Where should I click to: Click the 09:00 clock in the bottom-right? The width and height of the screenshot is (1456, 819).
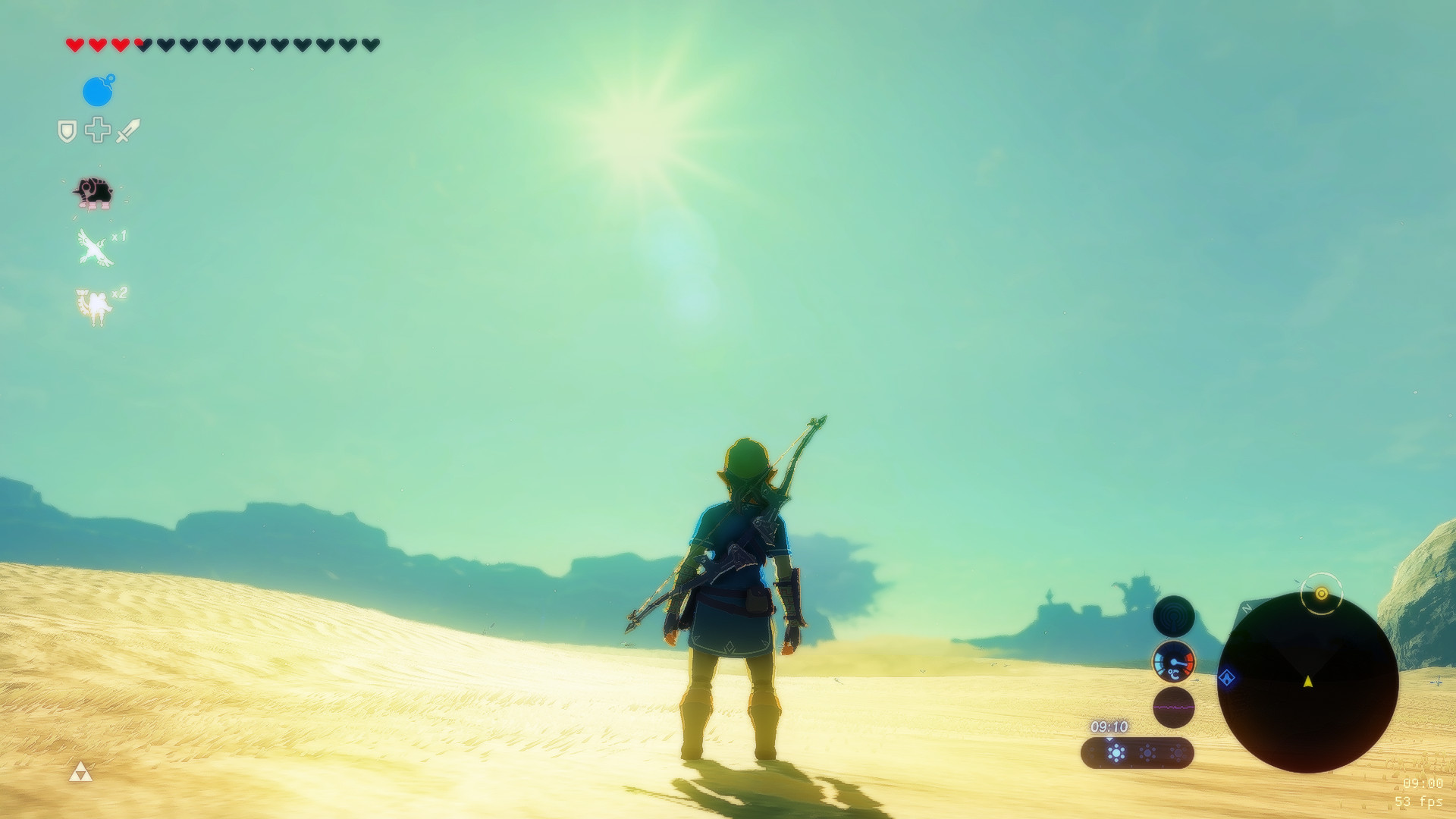1423,783
